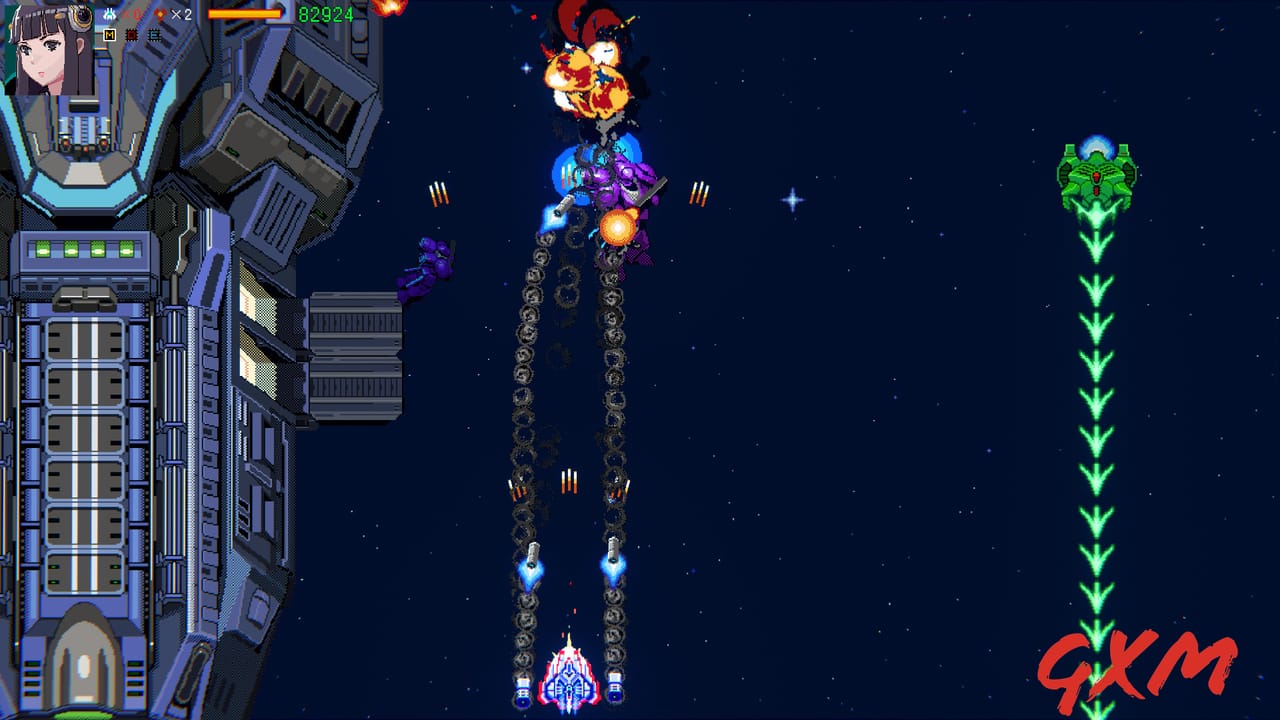1280x720 pixels.
Task: Click the player's white fighter ship
Action: pos(568,680)
